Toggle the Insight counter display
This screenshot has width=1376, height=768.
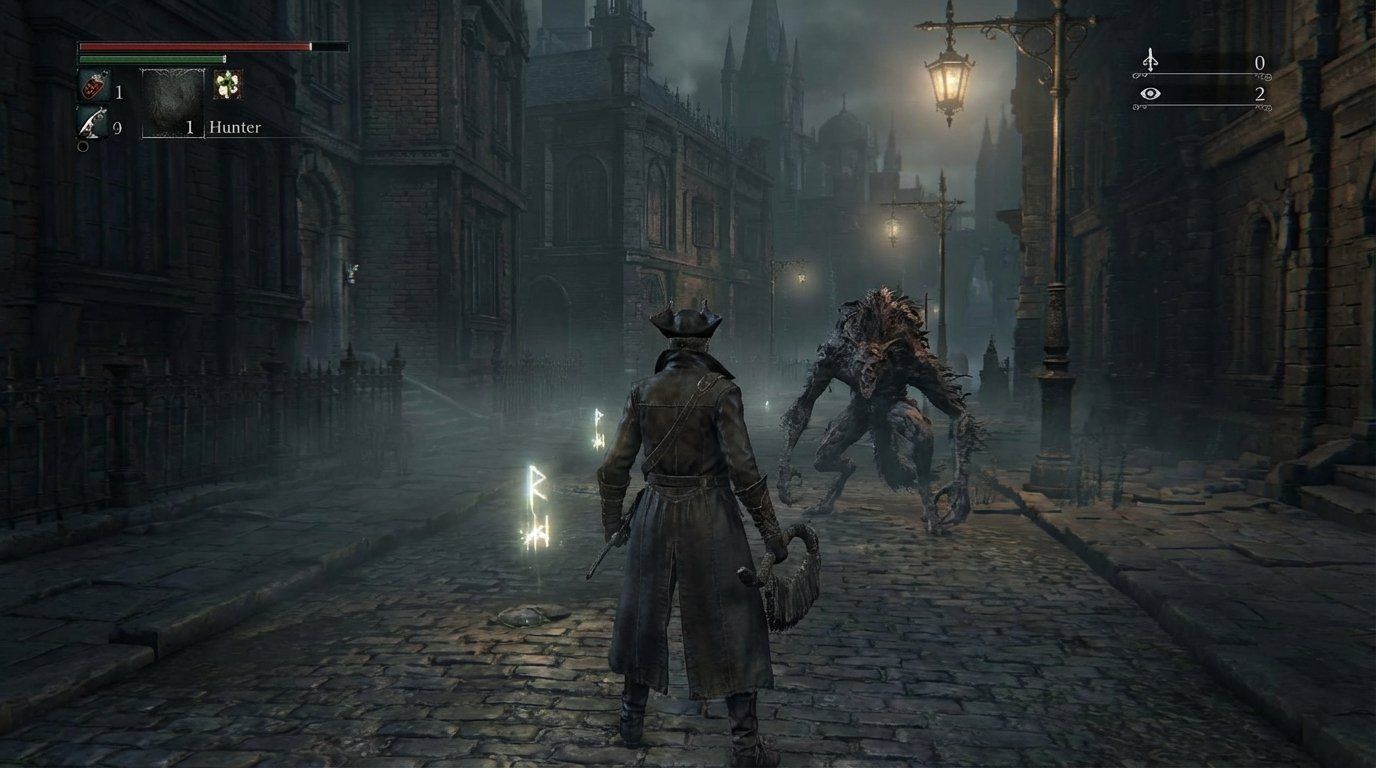[x=1260, y=95]
